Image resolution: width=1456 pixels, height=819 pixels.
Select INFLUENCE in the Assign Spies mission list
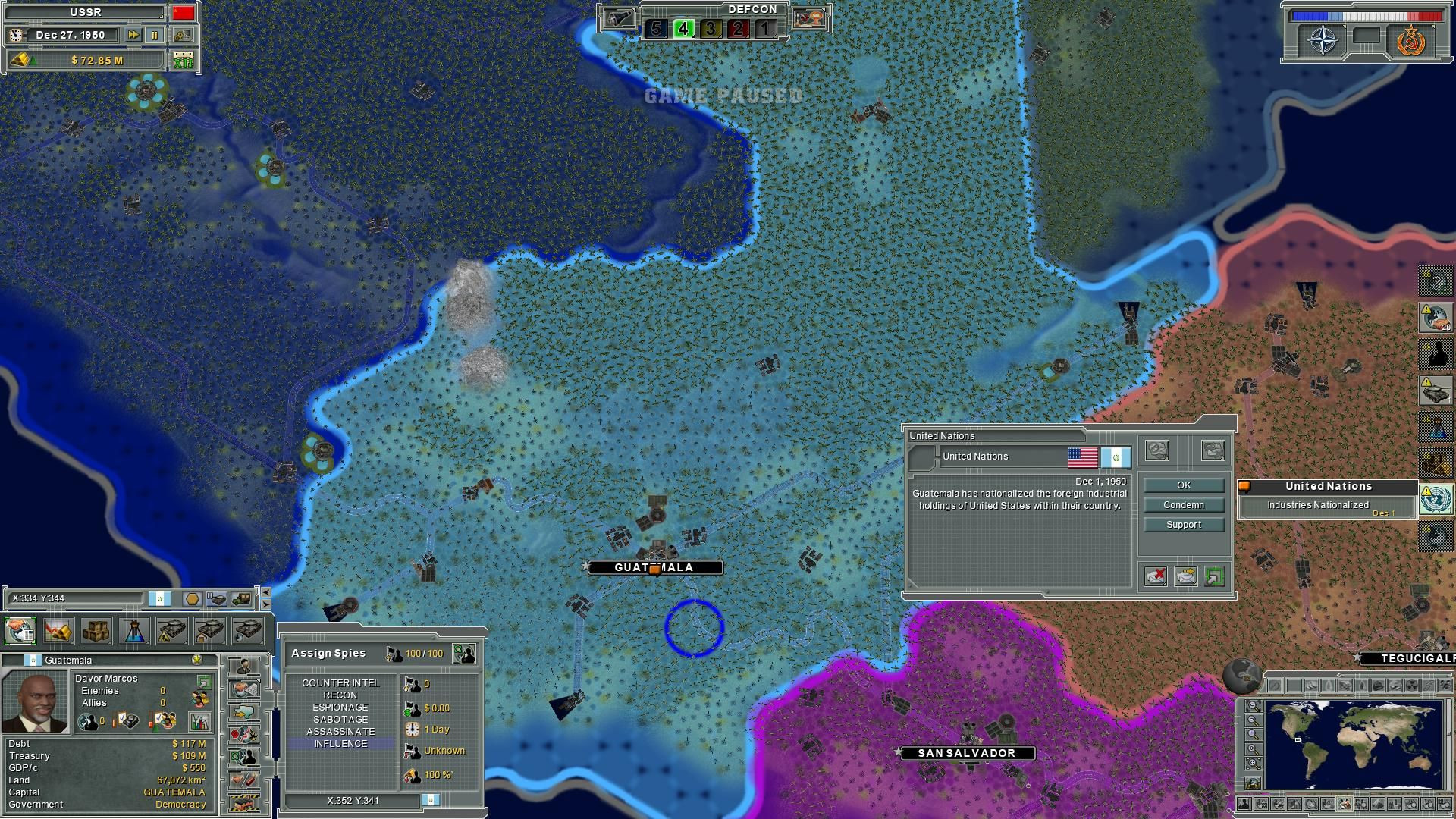pos(341,742)
